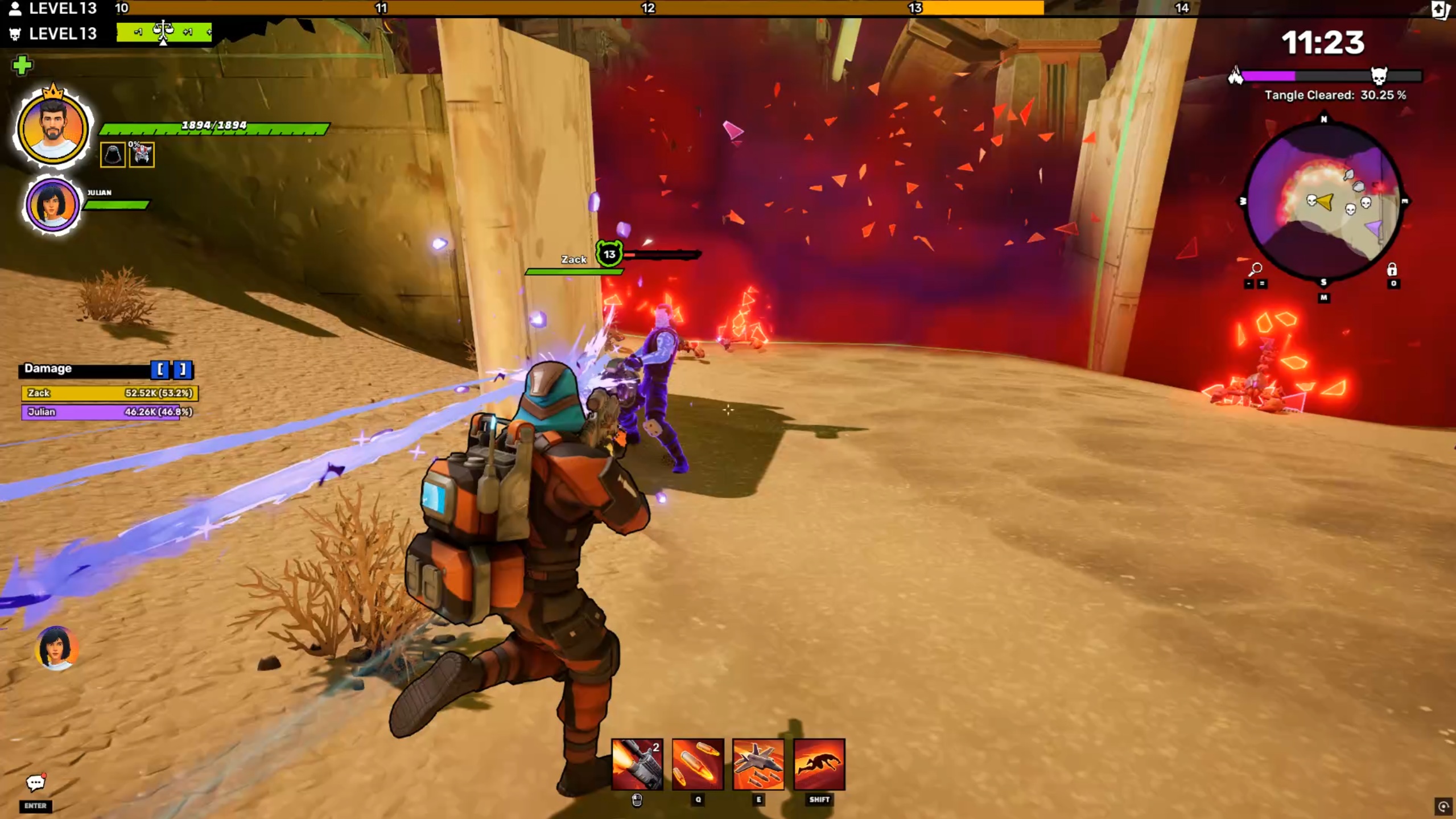Click the scales difficulty balance indicator
The image size is (1456, 819).
[163, 32]
